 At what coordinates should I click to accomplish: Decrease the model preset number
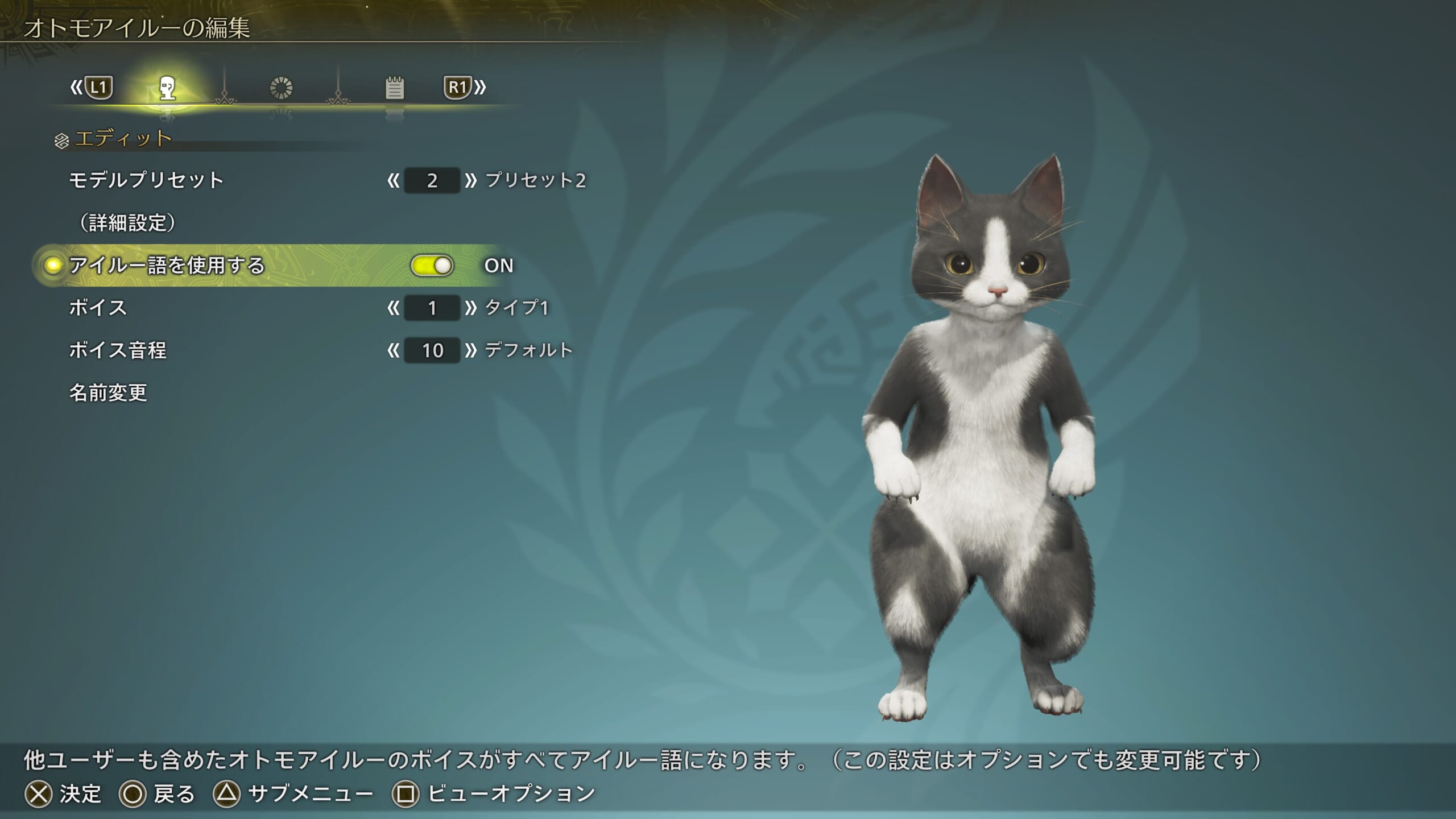coord(393,181)
